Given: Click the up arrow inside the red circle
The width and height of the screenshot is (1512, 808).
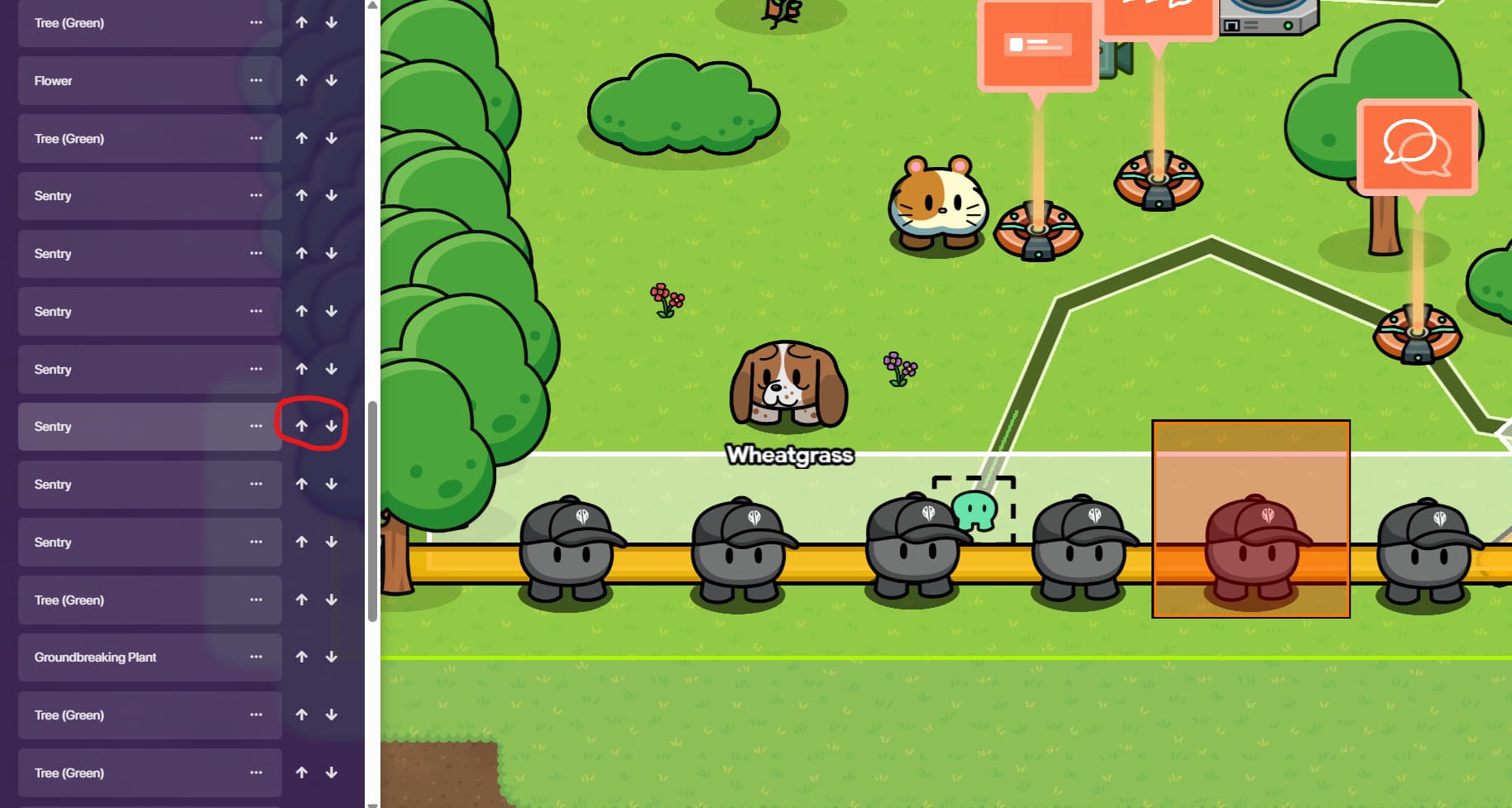Looking at the screenshot, I should point(302,427).
